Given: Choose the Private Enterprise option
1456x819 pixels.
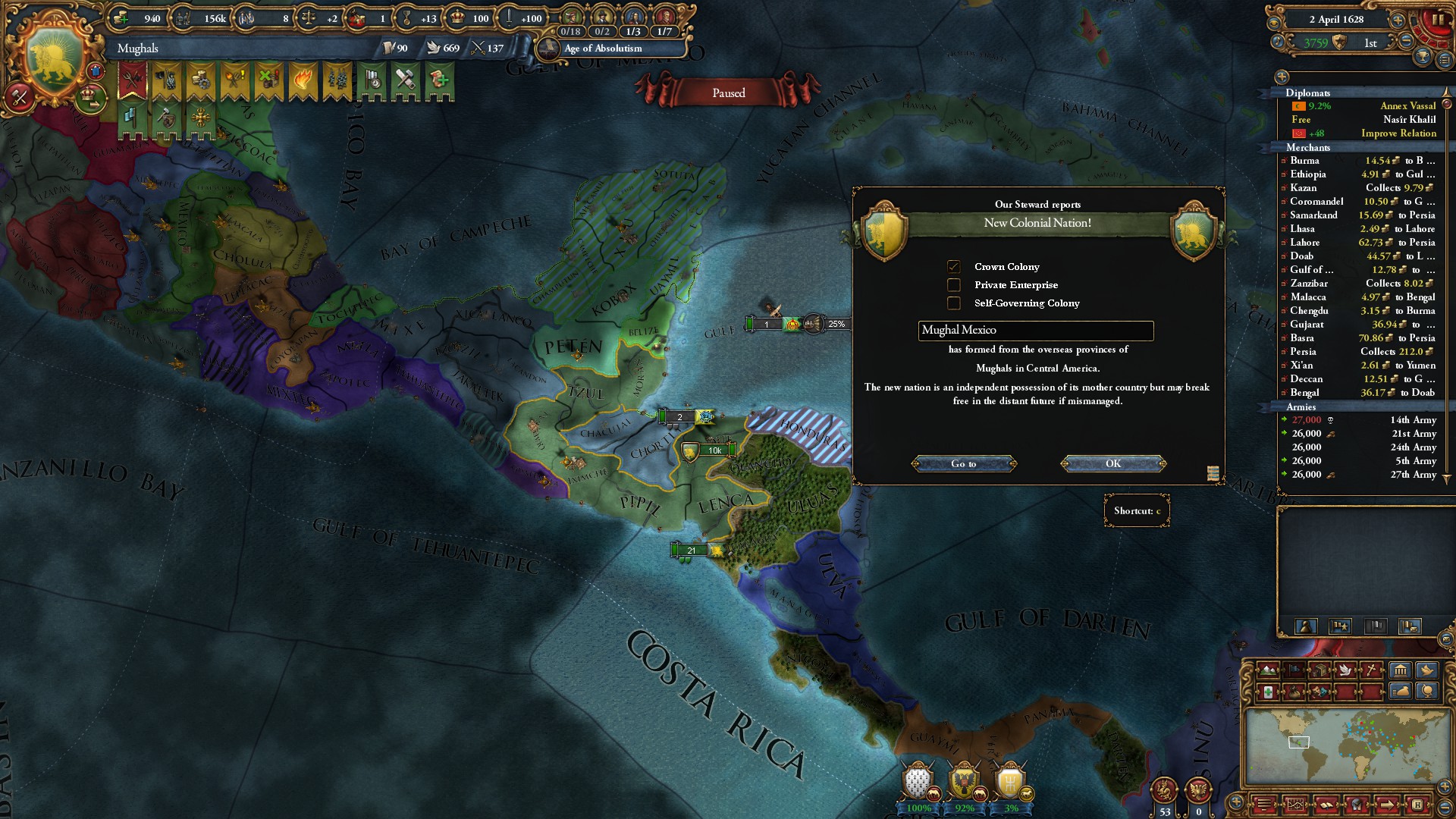Looking at the screenshot, I should (x=954, y=284).
